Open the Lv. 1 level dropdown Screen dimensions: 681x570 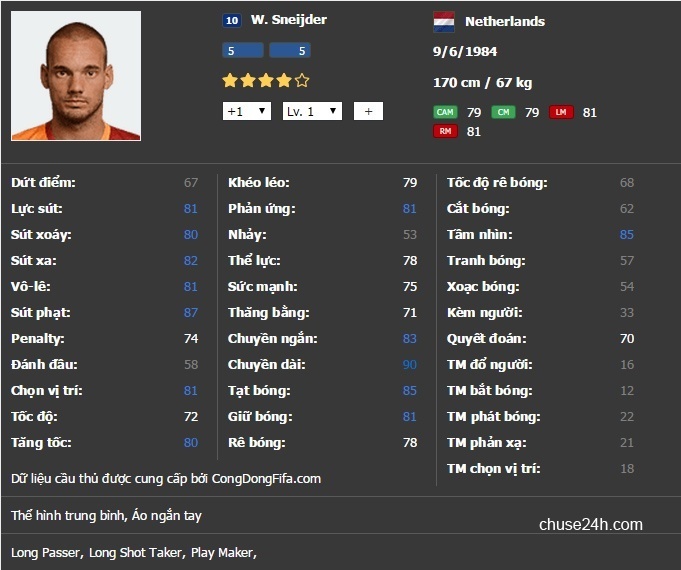point(312,111)
